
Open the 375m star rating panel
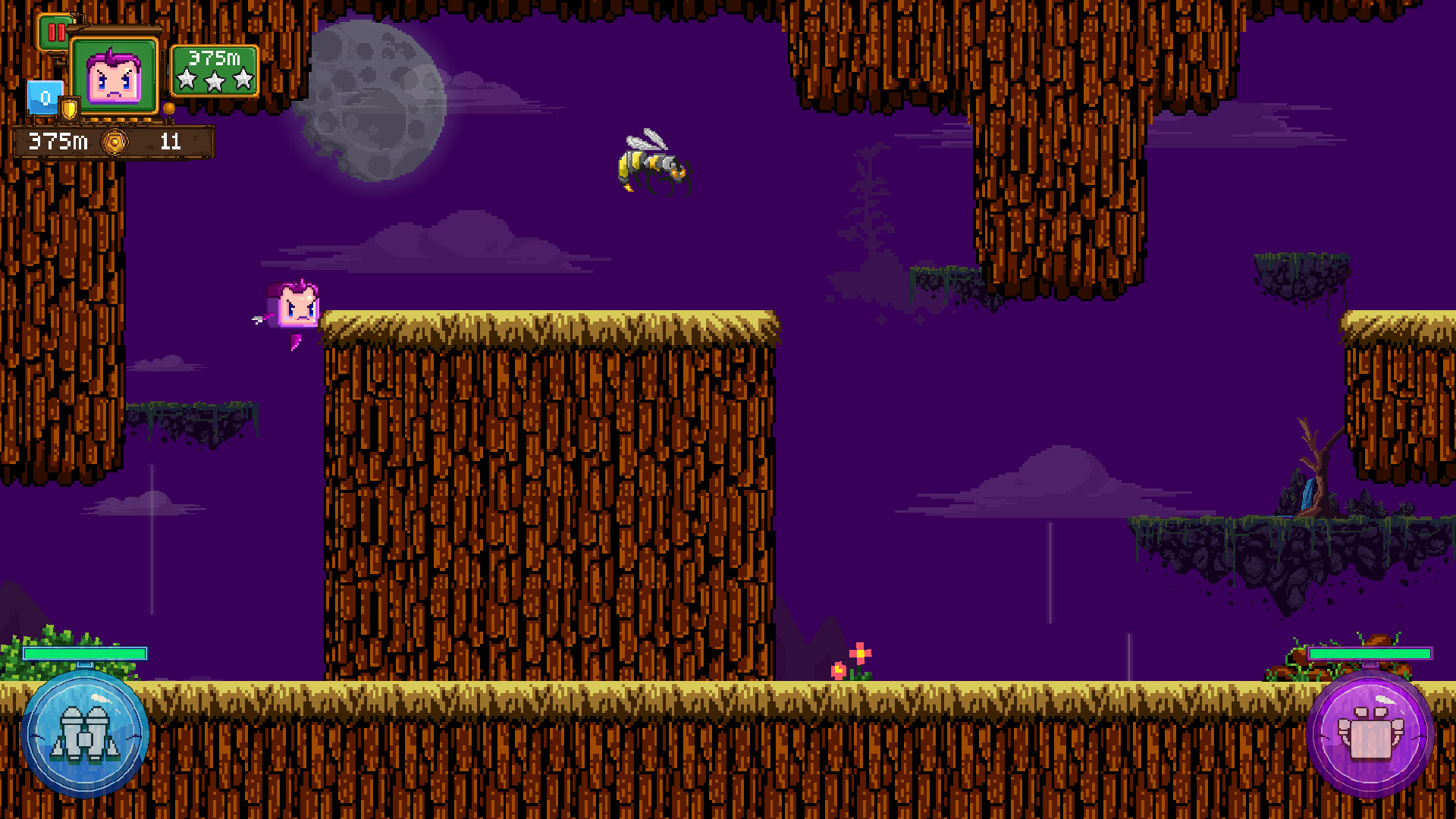[215, 70]
